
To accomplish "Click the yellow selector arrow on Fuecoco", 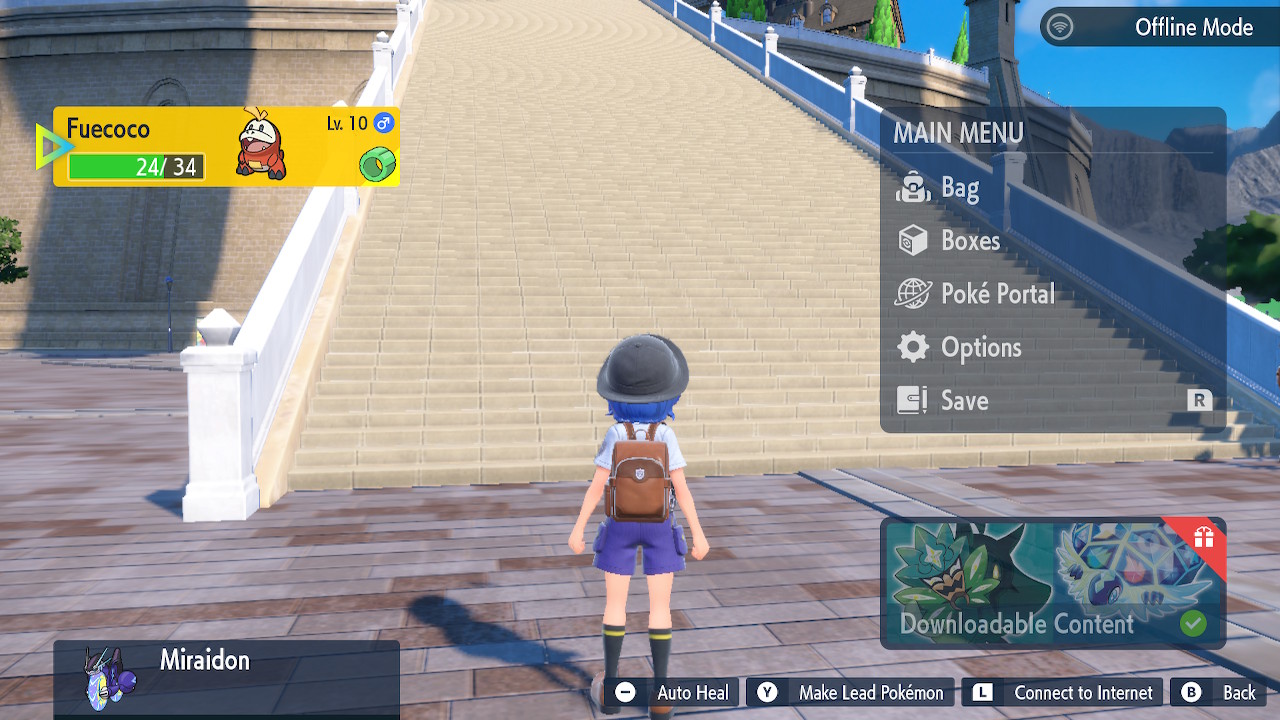I will (52, 145).
